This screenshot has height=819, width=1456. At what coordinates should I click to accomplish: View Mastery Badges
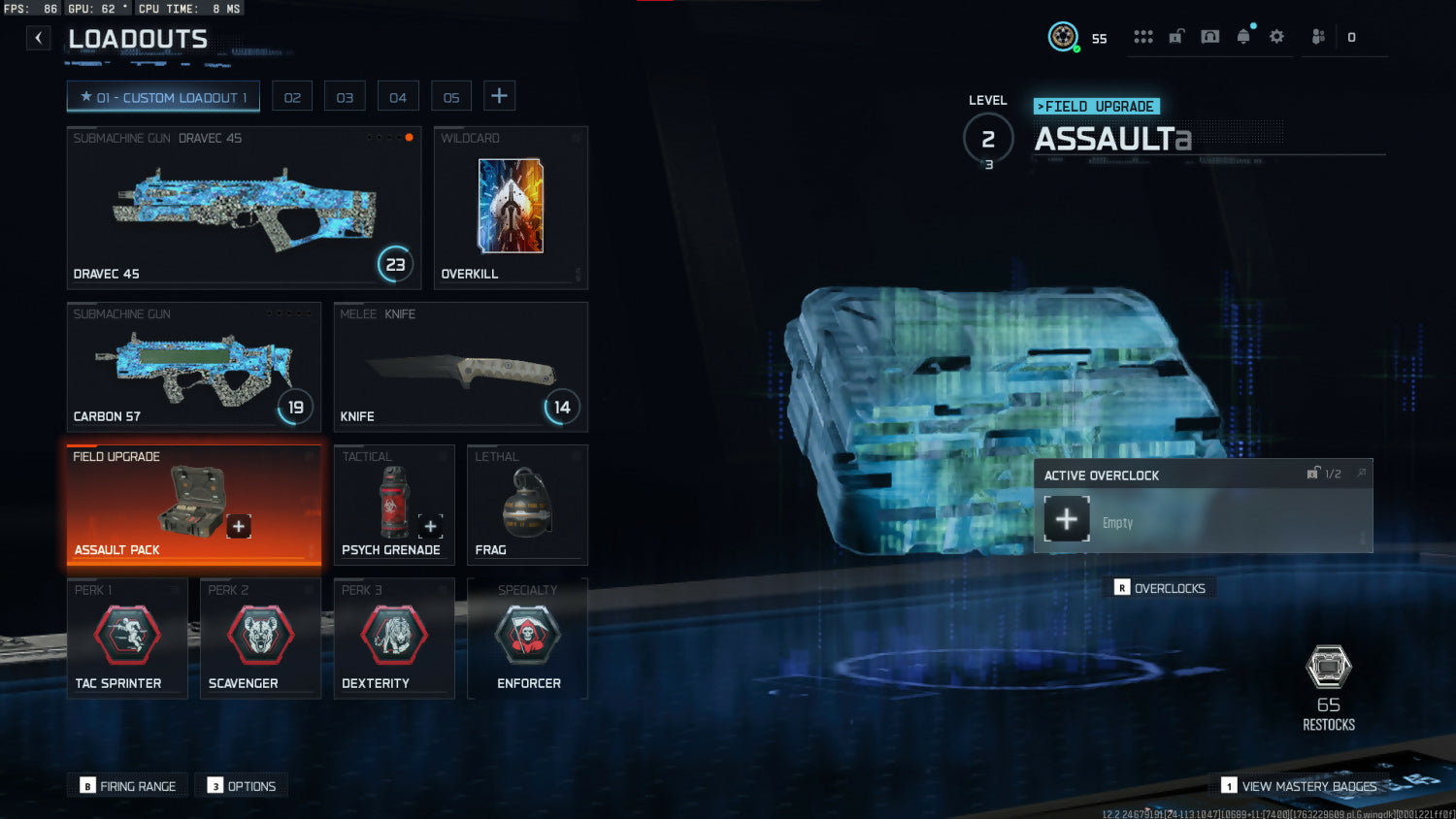1299,786
